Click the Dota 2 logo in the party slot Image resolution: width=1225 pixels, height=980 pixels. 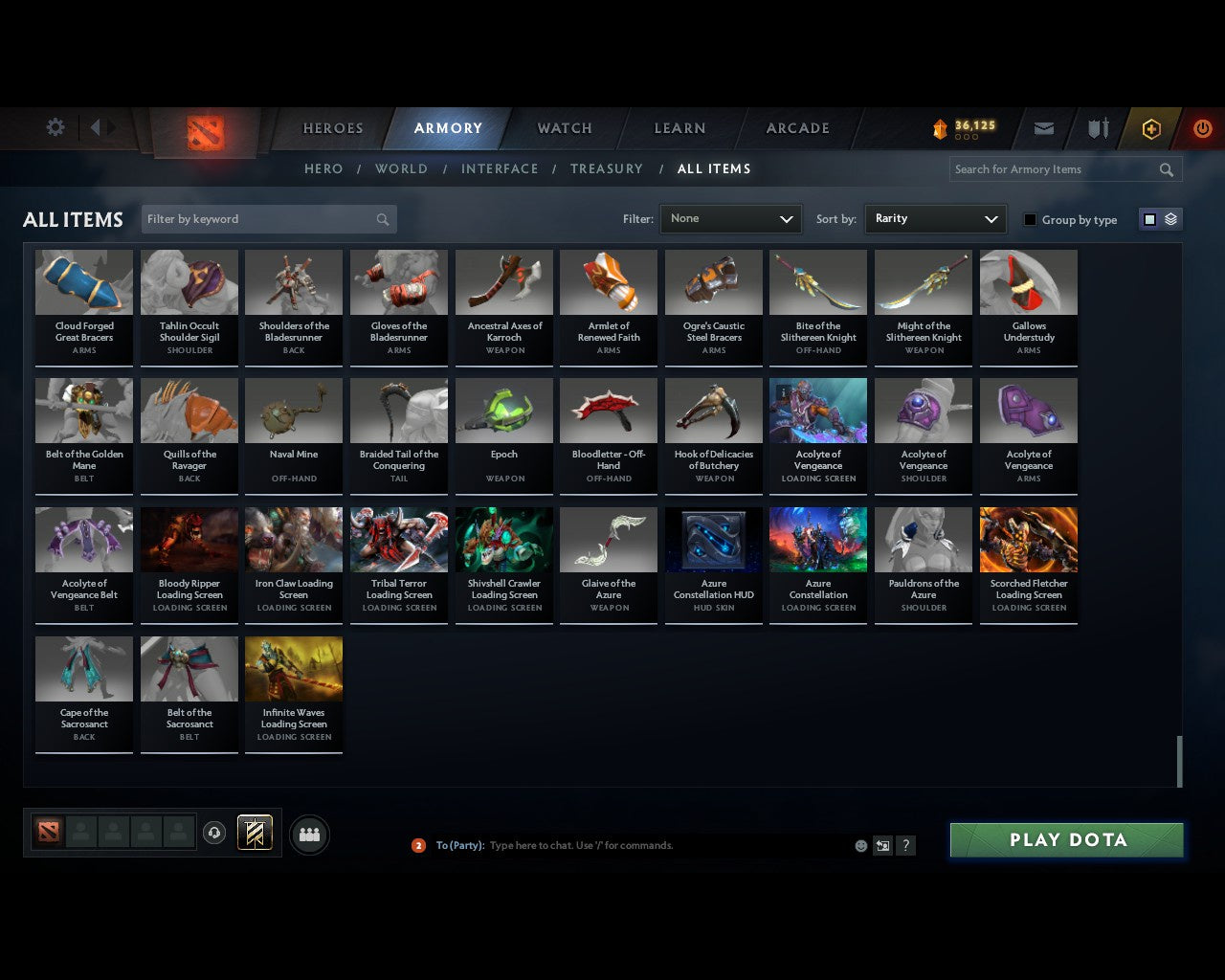50,832
